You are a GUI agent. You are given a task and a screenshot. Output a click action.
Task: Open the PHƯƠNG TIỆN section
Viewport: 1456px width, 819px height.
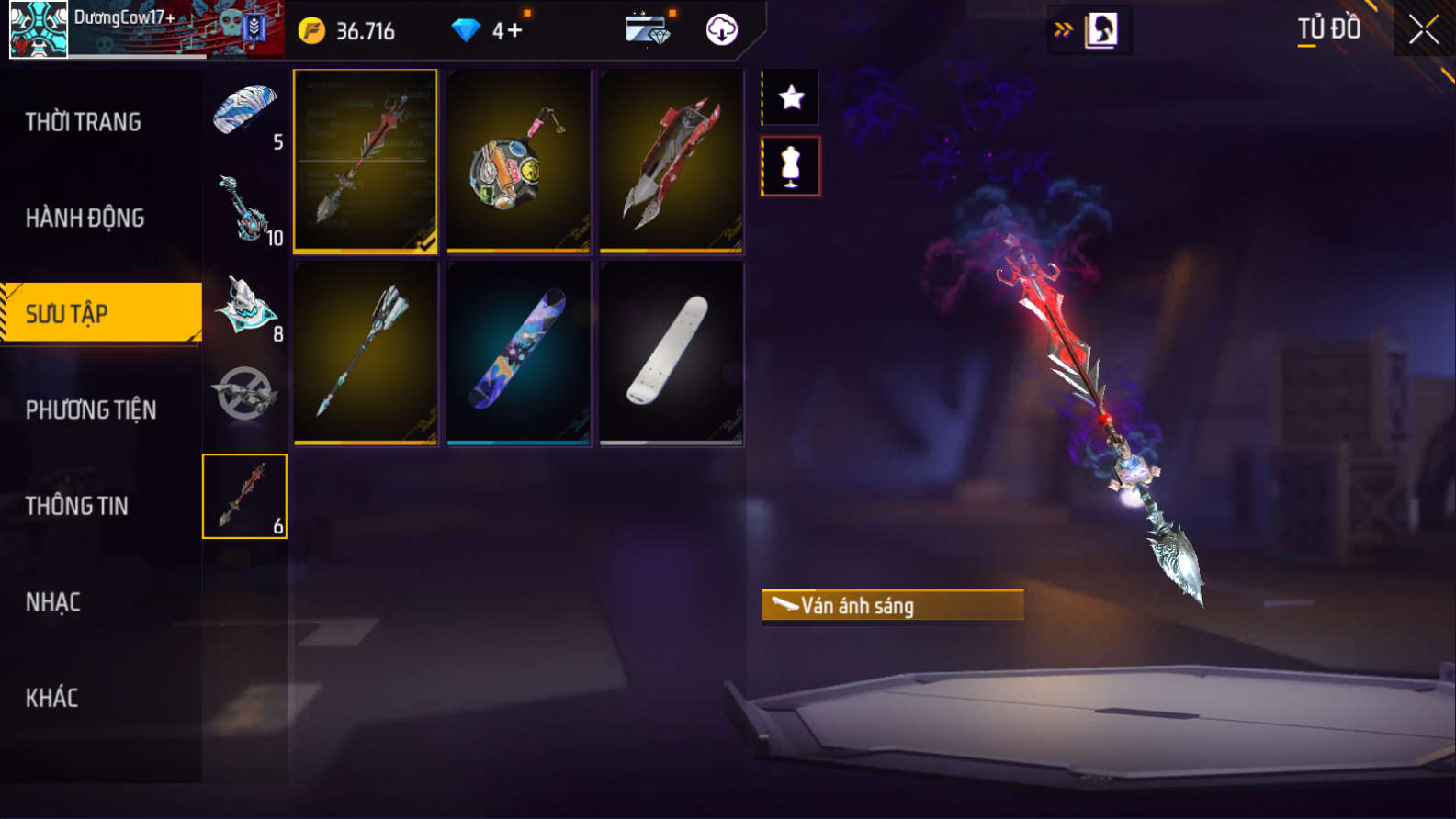(91, 409)
